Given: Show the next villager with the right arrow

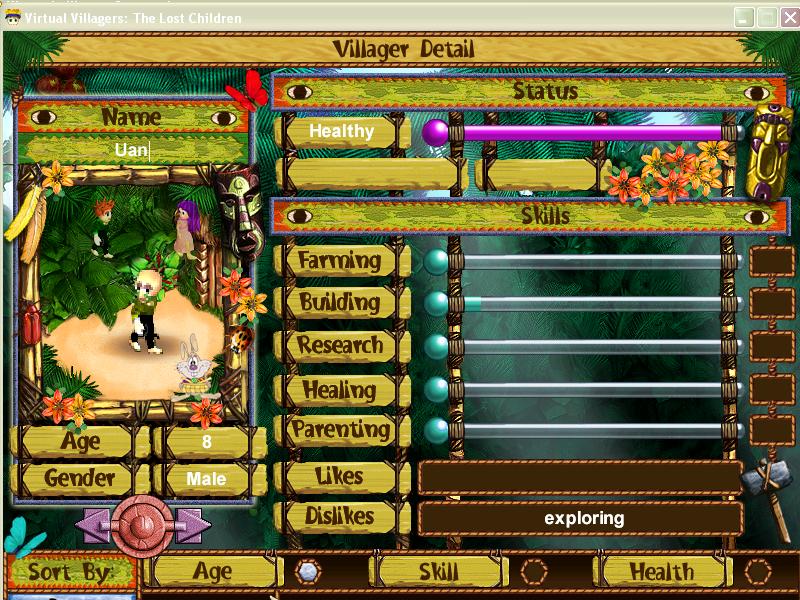Looking at the screenshot, I should tap(194, 525).
